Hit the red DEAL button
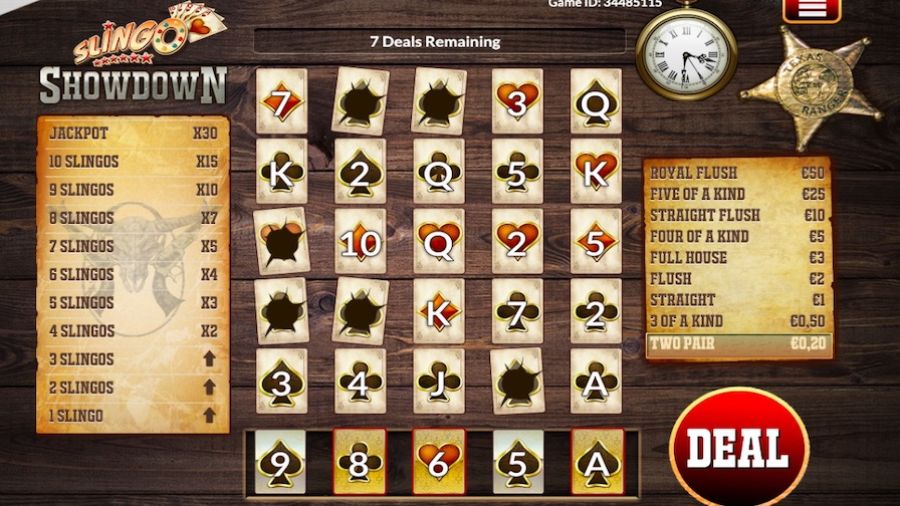This screenshot has height=506, width=900. (739, 447)
